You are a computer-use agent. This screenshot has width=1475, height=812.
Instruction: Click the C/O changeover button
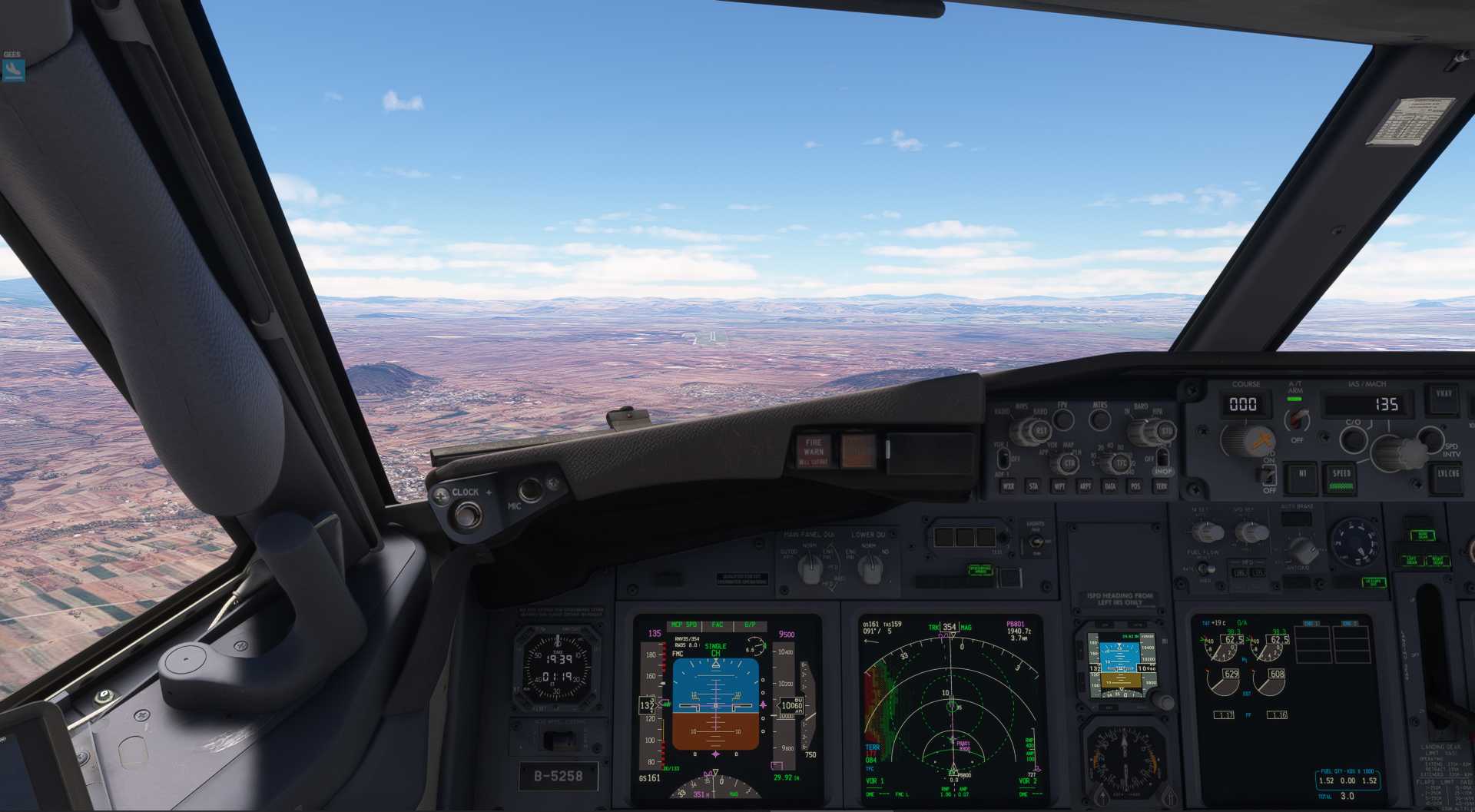pos(1353,439)
